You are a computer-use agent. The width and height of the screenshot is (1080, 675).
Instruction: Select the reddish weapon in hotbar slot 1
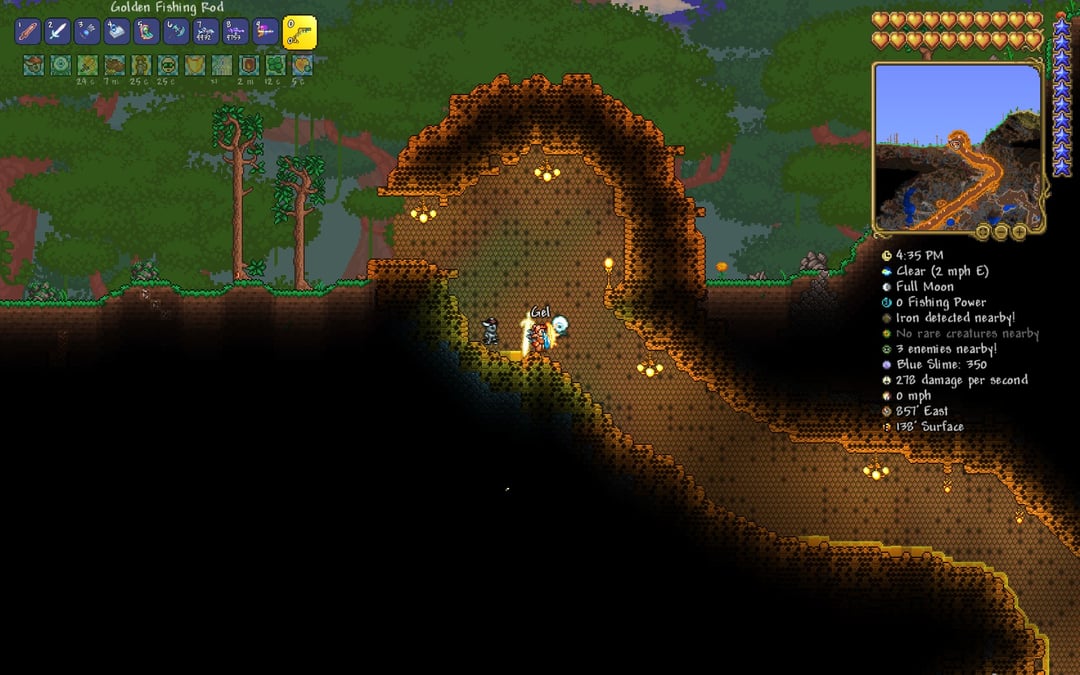point(27,31)
